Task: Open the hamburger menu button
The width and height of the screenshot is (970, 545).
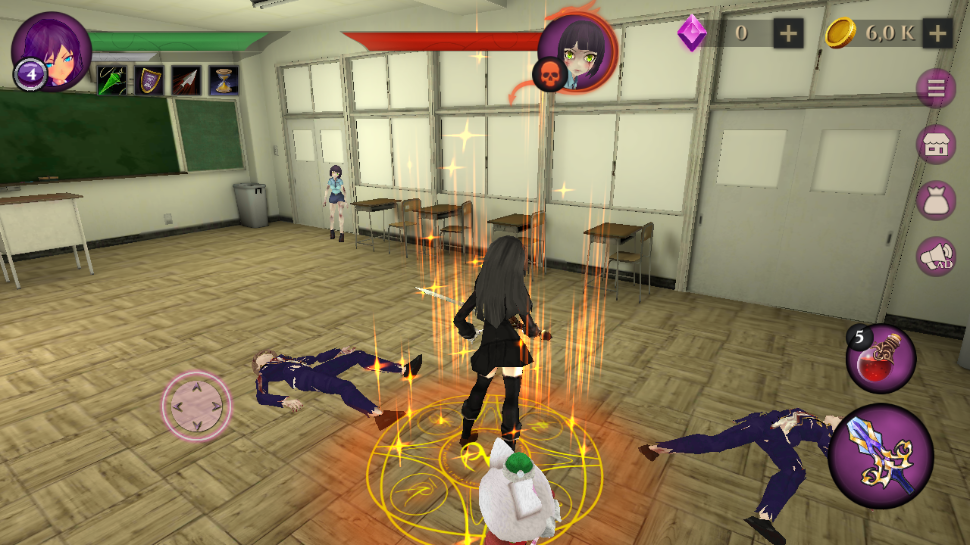Action: [x=936, y=89]
